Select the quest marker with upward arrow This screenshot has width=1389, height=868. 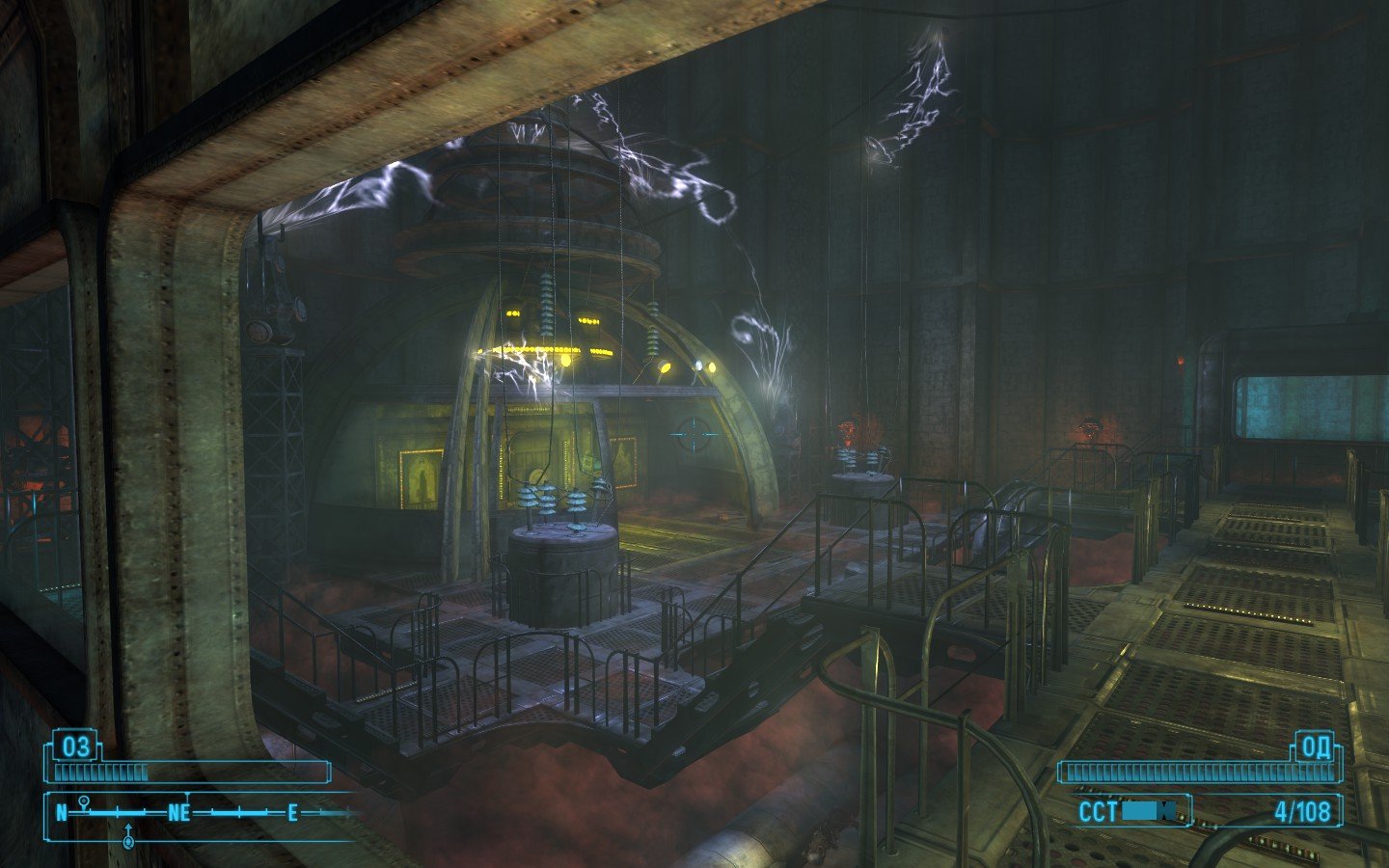coord(128,837)
